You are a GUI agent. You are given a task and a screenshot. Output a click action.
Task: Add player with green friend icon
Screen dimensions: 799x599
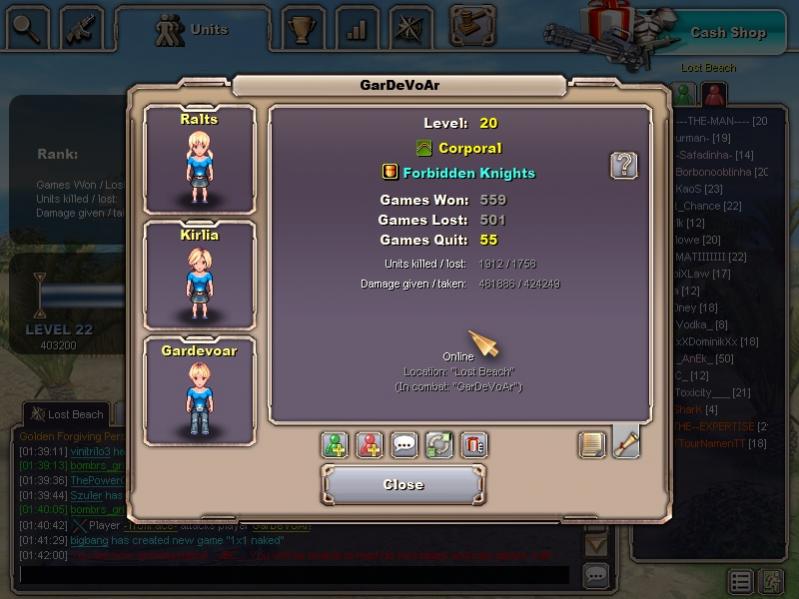coord(335,445)
